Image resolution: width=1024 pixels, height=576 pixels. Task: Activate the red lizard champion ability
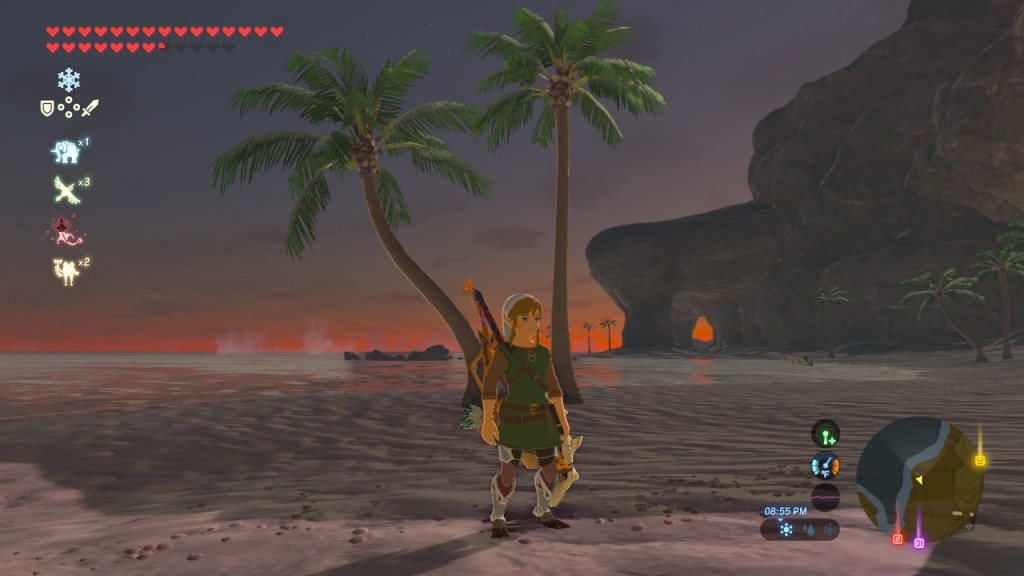click(66, 230)
